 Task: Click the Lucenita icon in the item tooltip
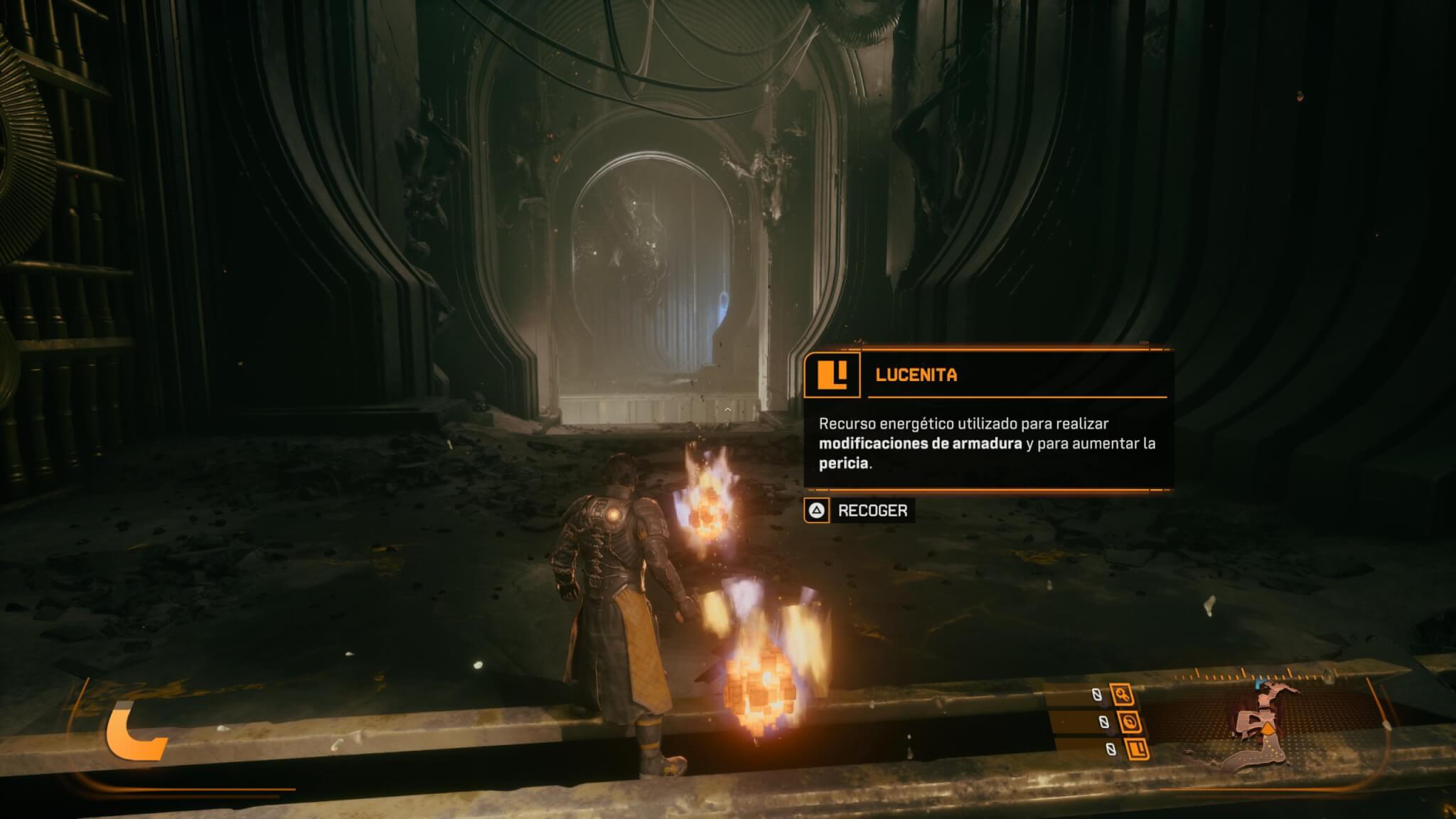(832, 375)
